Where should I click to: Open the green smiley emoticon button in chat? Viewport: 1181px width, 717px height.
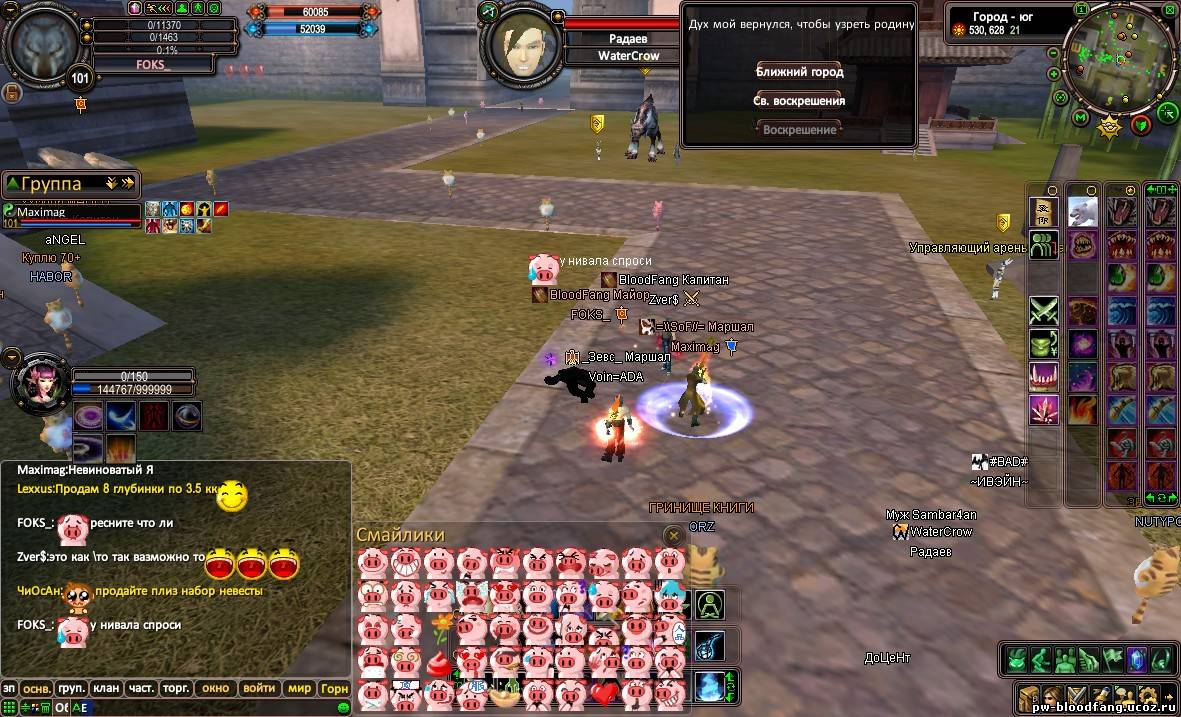tap(344, 707)
